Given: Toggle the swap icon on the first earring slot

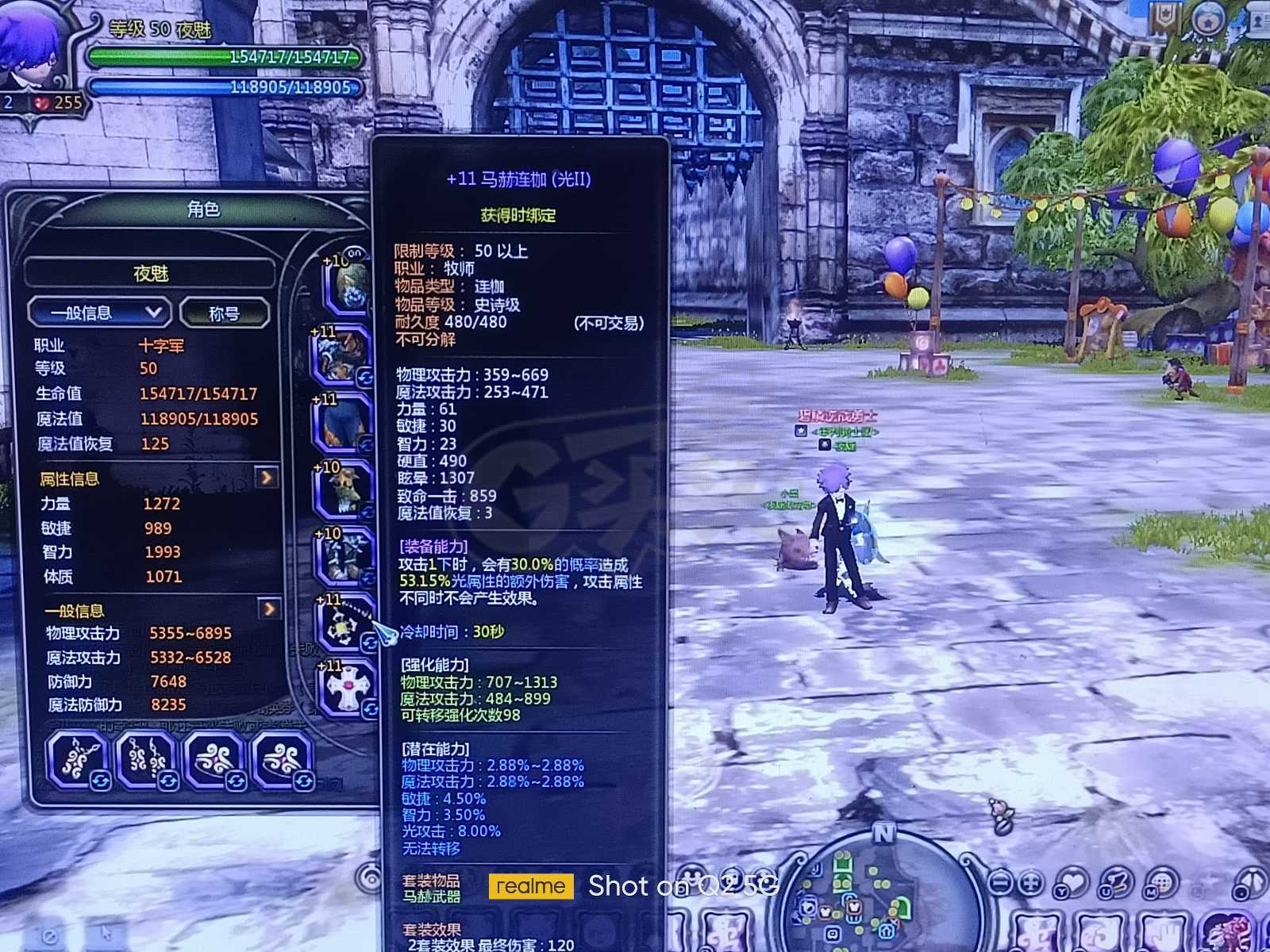Looking at the screenshot, I should 168,781.
